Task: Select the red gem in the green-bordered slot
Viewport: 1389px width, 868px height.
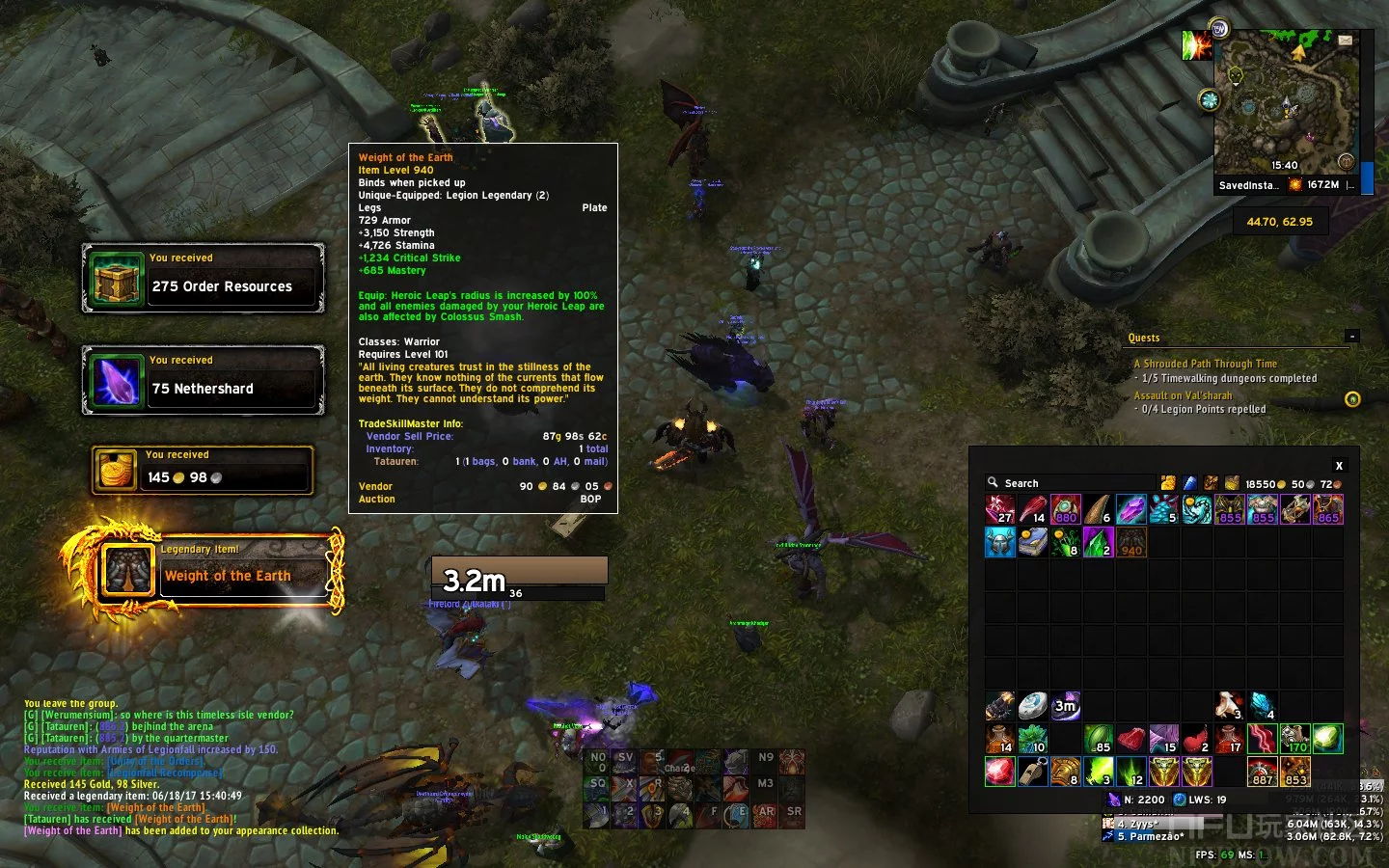Action: (999, 772)
